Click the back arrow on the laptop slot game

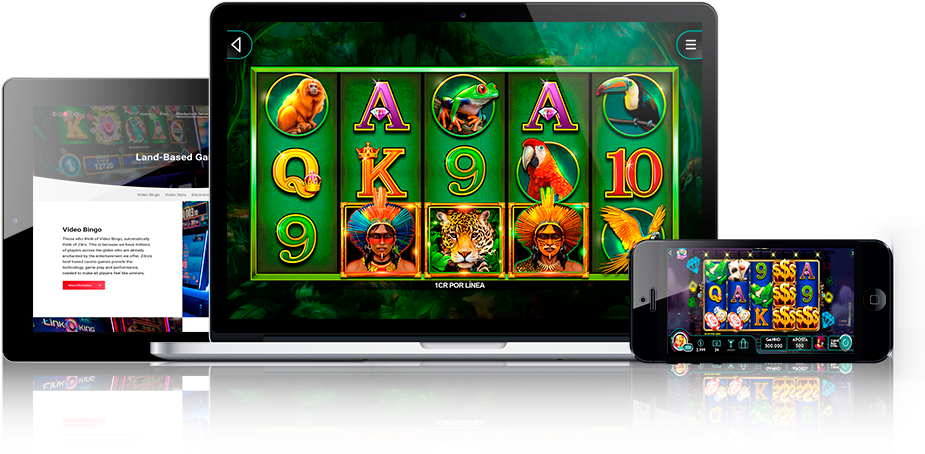[x=236, y=45]
